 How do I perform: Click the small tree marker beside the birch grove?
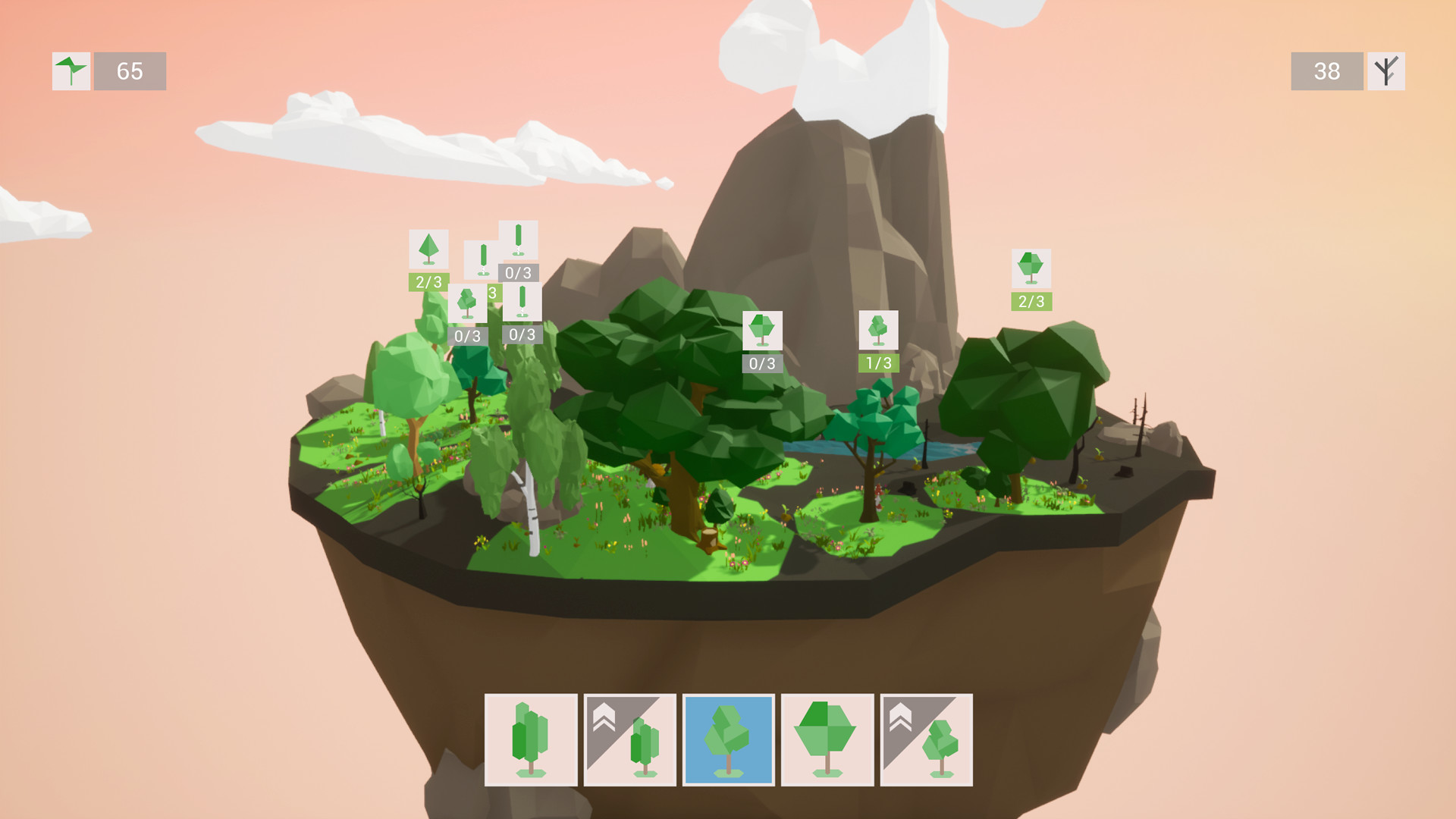tap(467, 303)
